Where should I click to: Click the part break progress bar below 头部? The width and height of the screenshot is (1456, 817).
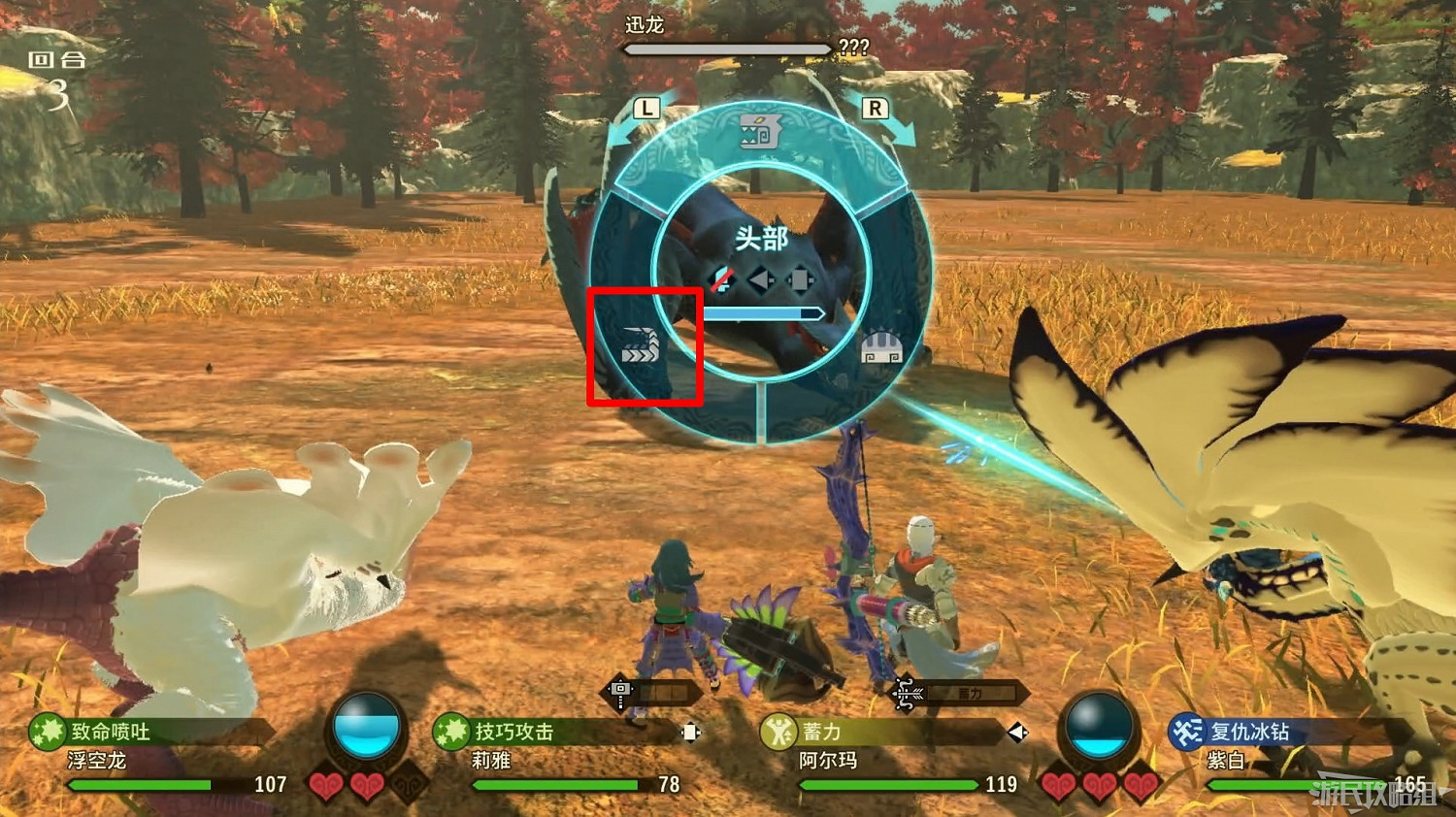click(762, 312)
